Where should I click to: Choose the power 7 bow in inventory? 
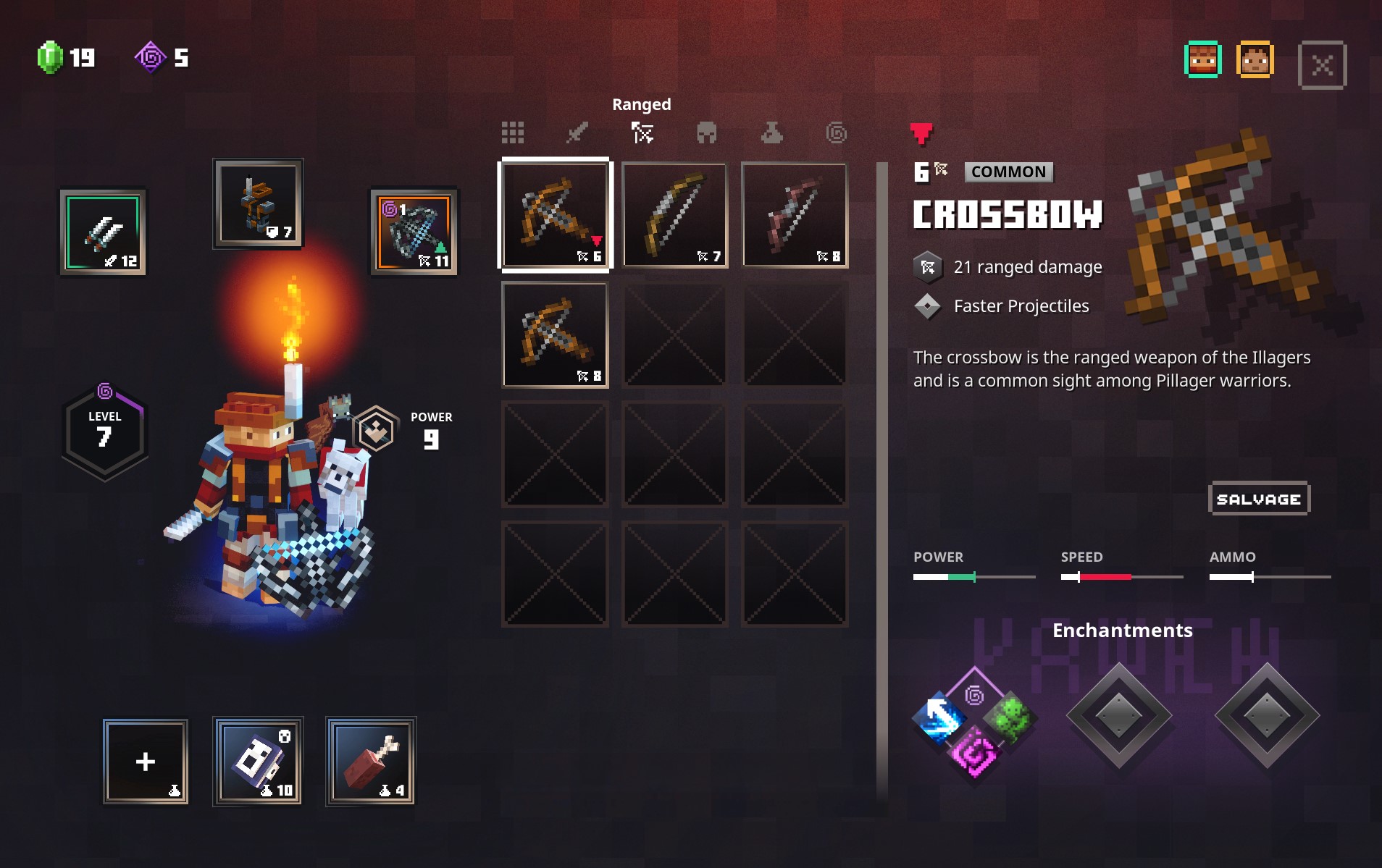(674, 214)
